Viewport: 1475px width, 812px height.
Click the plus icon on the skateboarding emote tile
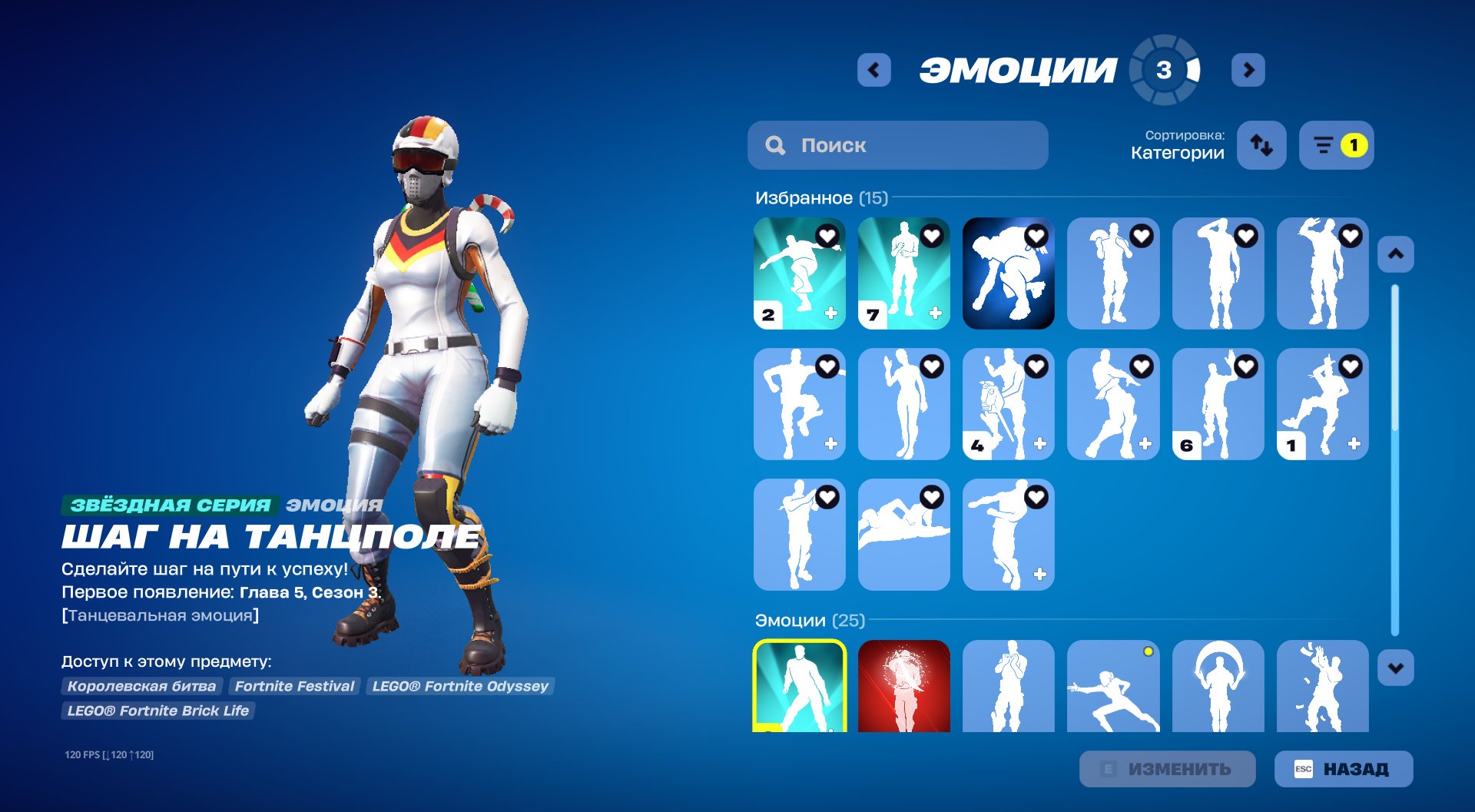coord(830,312)
